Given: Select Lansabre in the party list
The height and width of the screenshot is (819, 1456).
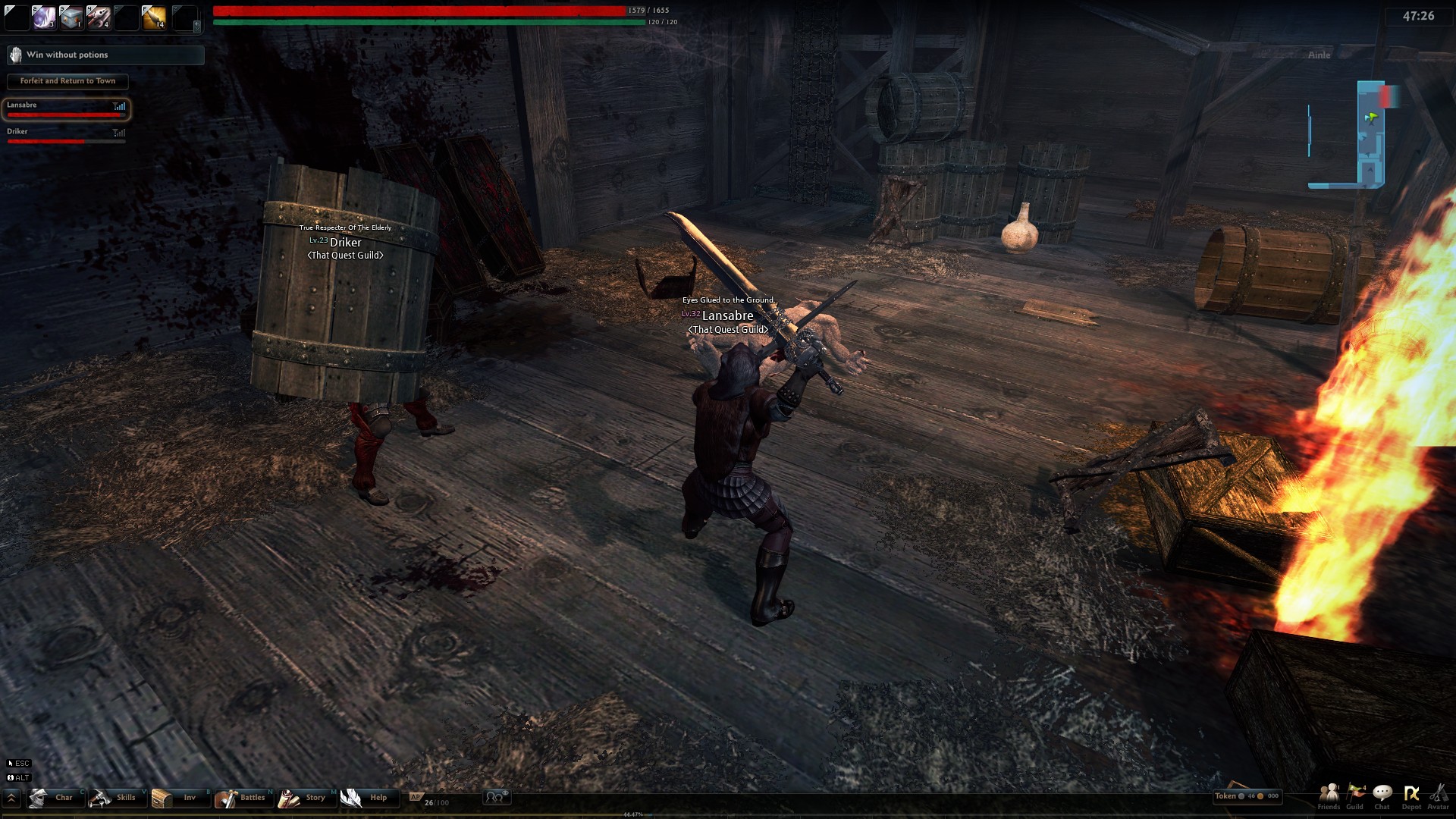Looking at the screenshot, I should [66, 109].
